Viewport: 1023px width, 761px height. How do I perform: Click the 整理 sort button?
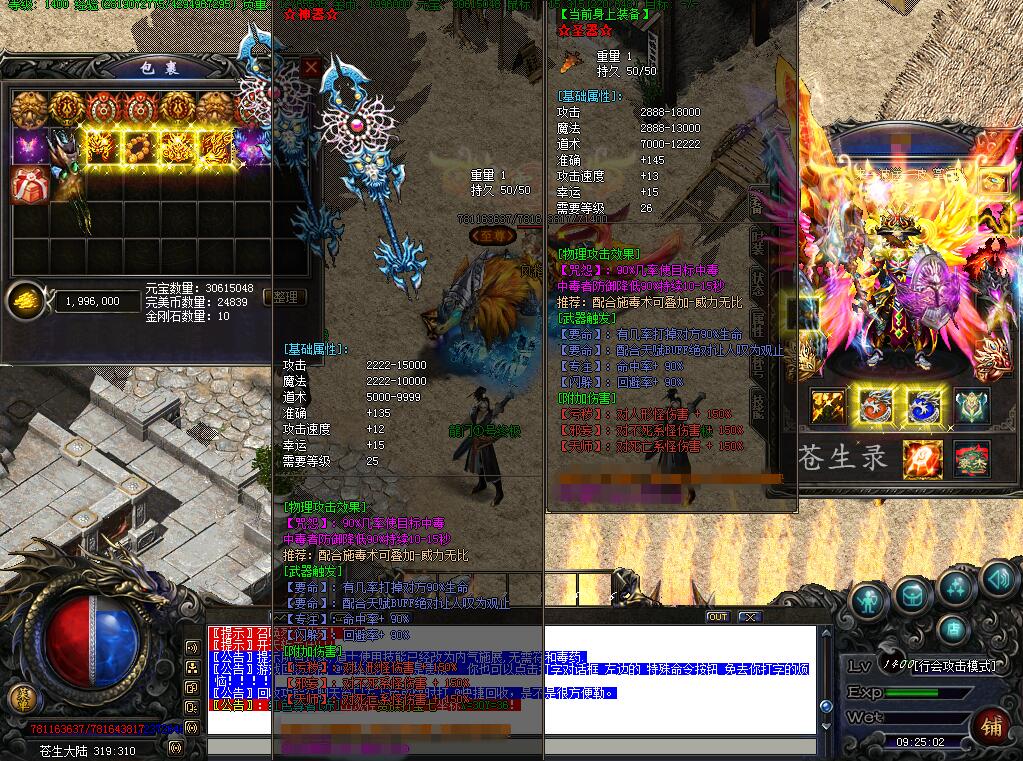tap(286, 297)
